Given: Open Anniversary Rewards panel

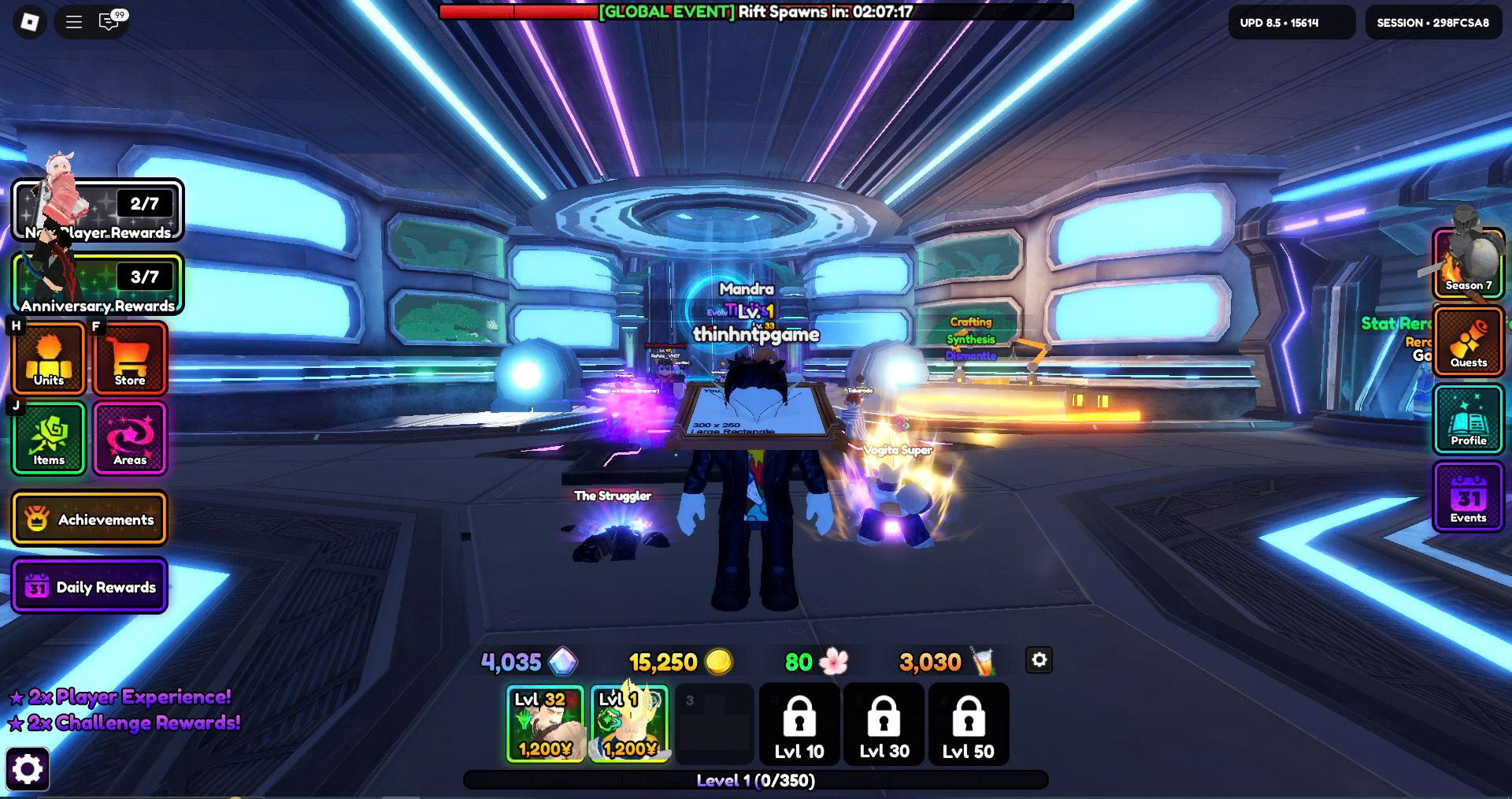Looking at the screenshot, I should [98, 284].
